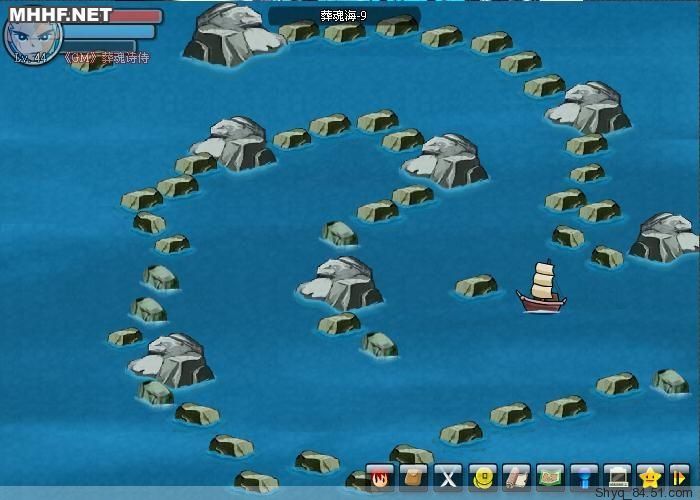Open the brown bag inventory icon

415,478
